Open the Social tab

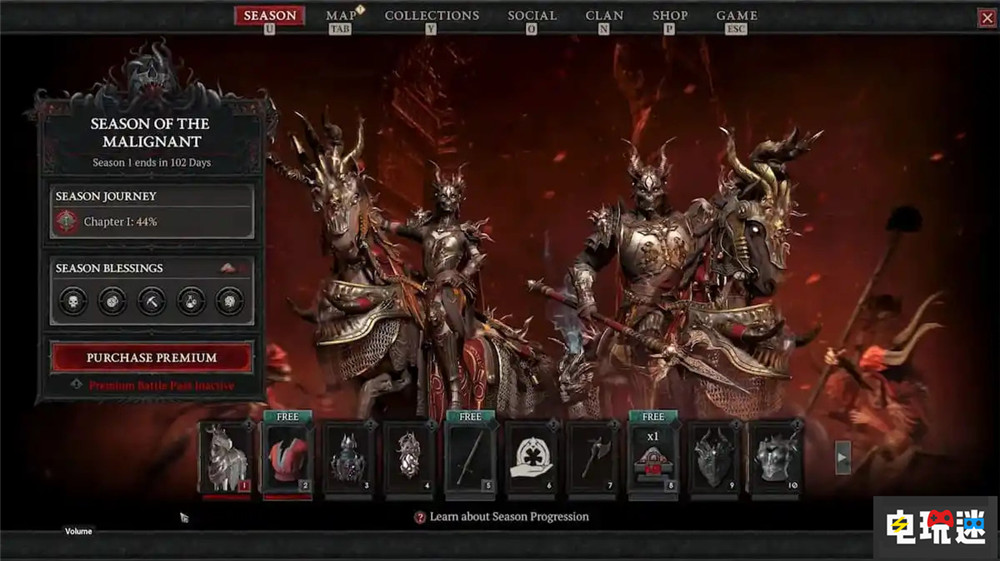(x=532, y=16)
